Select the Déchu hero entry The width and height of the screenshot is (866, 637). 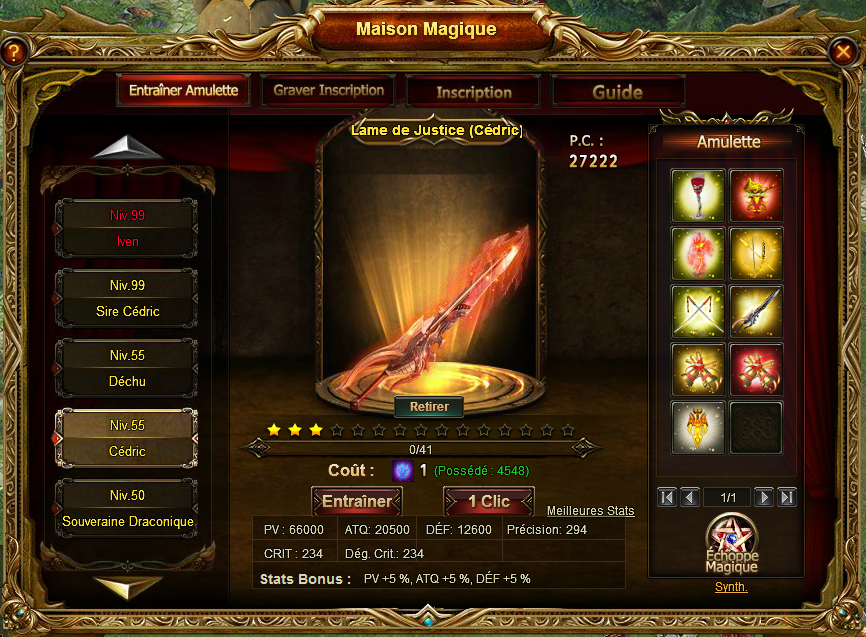point(127,368)
